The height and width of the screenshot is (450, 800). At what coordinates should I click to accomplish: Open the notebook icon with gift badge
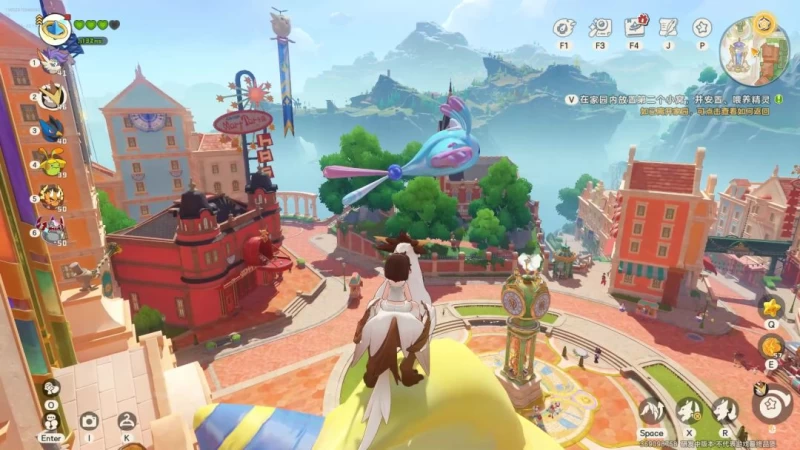coord(634,28)
